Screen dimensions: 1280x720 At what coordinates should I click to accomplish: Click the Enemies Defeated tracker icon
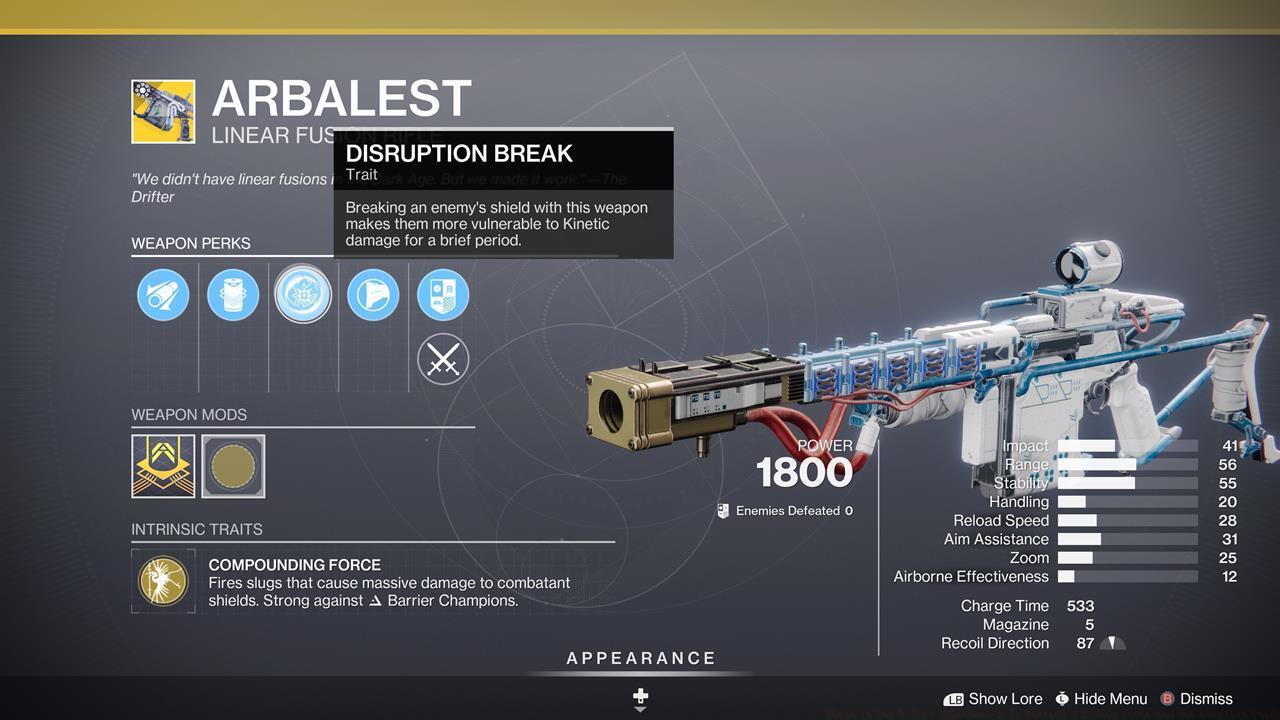pos(722,510)
